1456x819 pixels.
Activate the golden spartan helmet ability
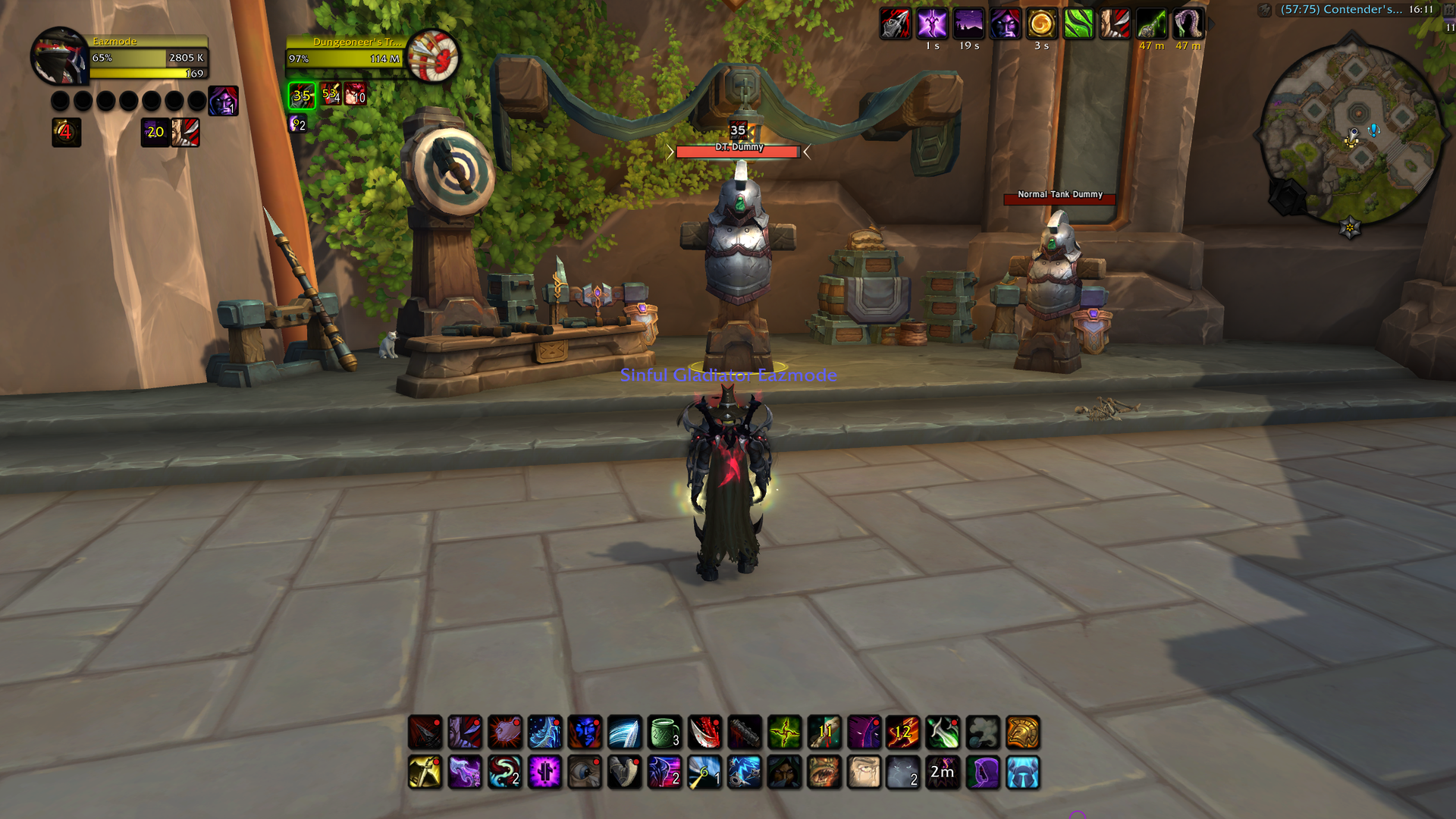click(x=1023, y=733)
